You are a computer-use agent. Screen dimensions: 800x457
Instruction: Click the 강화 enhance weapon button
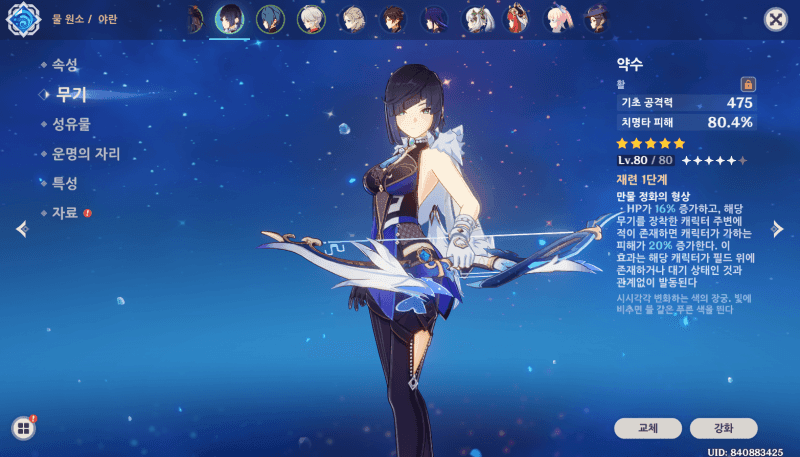pos(723,428)
